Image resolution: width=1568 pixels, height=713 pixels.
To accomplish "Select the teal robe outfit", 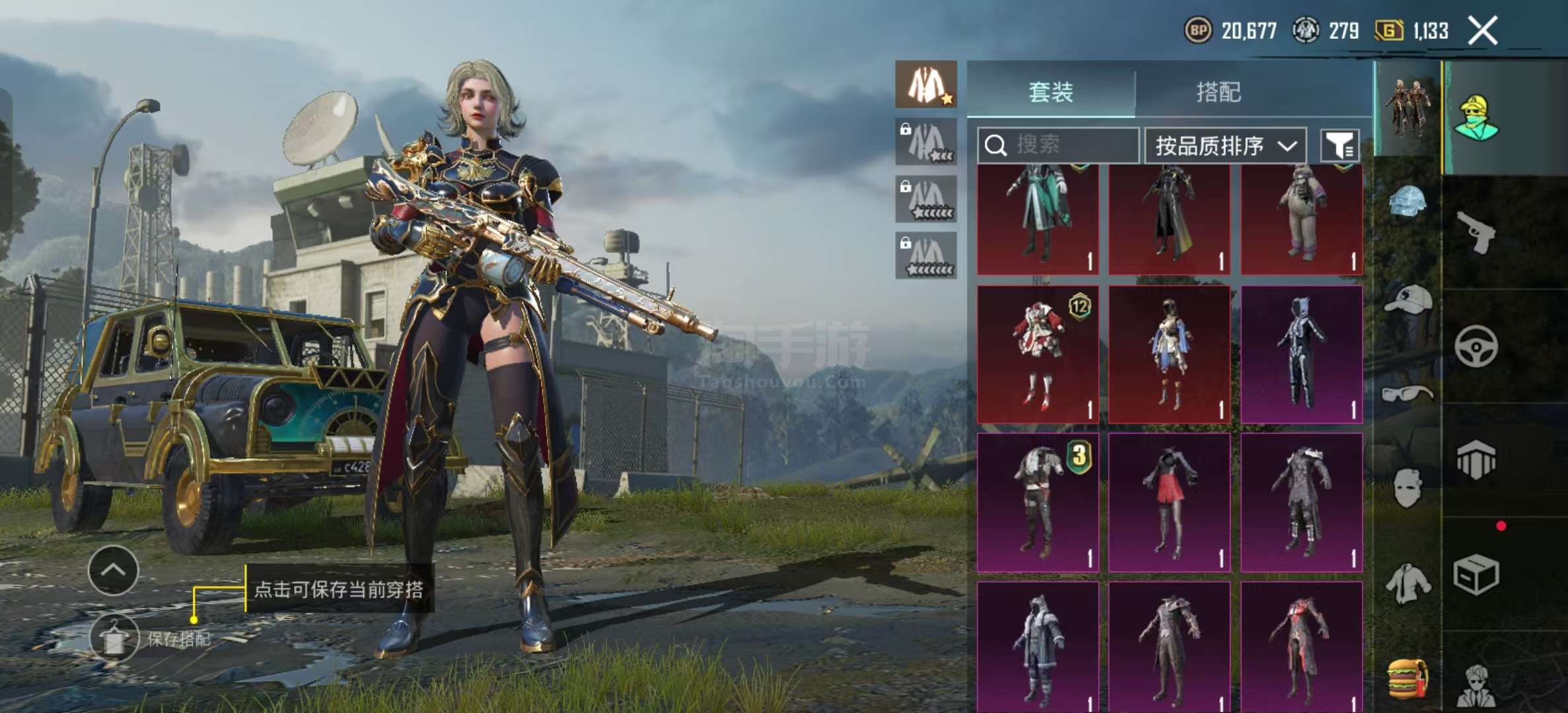I will 1038,218.
